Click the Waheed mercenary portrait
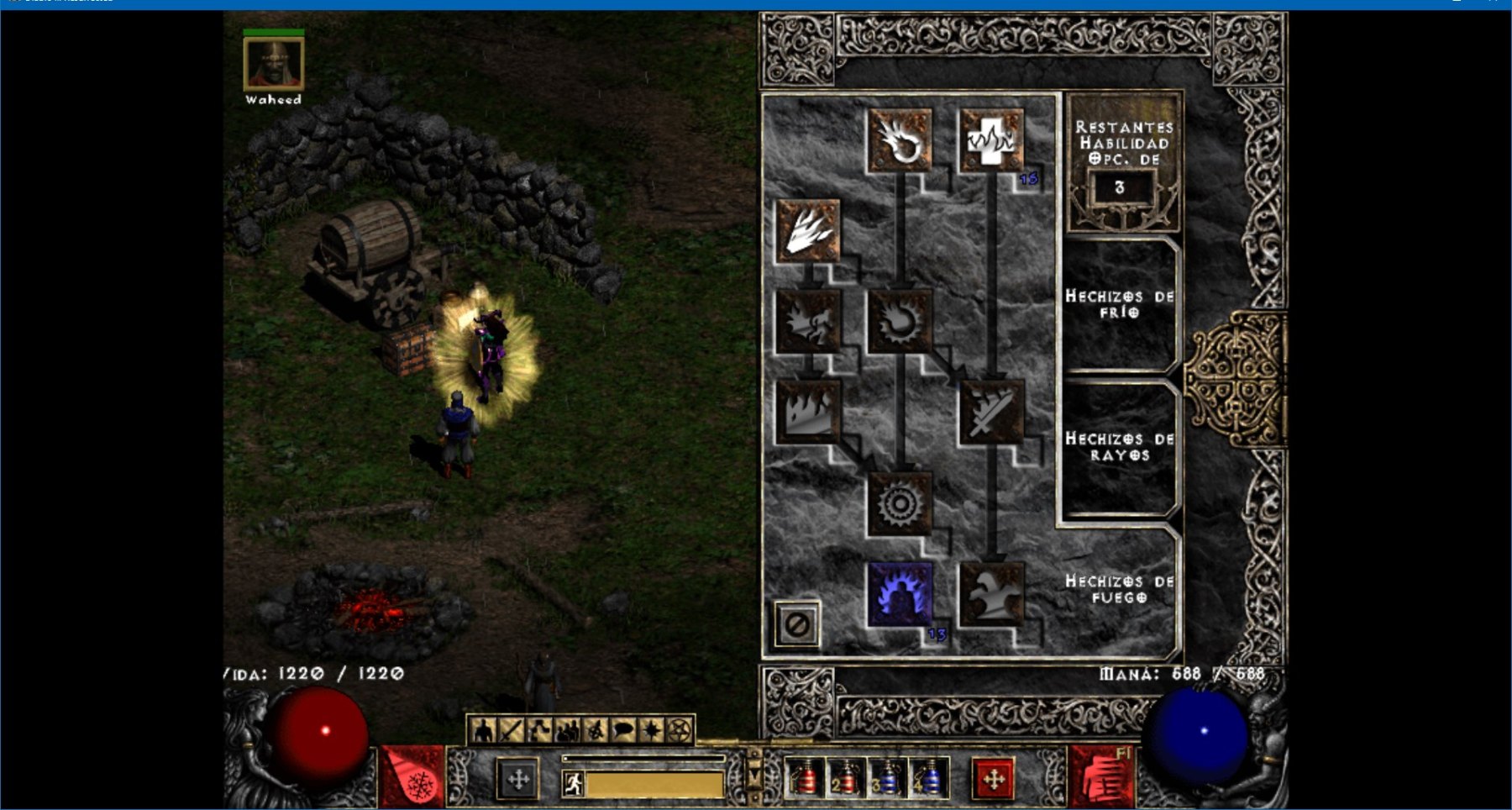Image resolution: width=1512 pixels, height=810 pixels. (x=273, y=63)
